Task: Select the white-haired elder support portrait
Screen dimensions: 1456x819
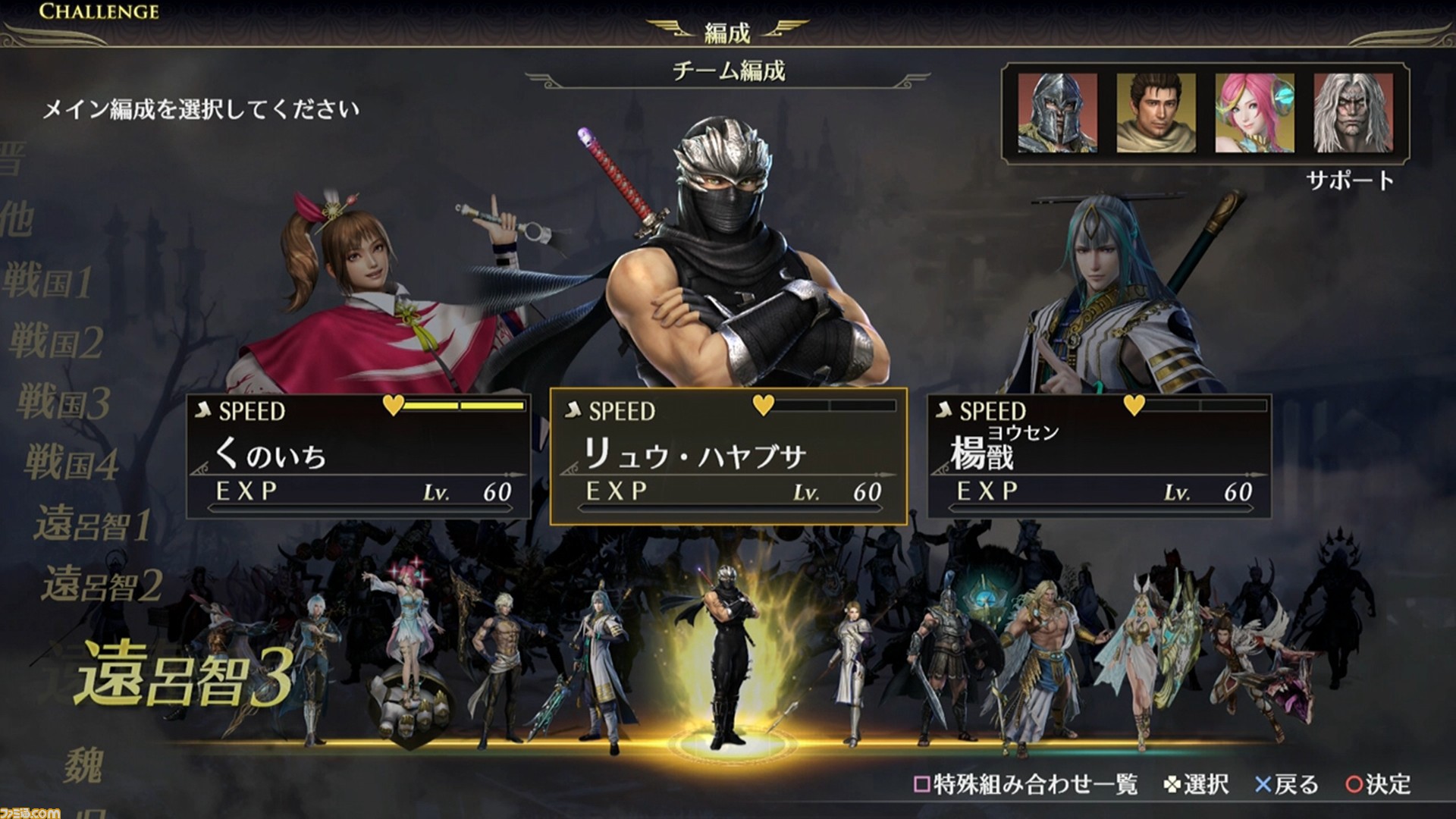Action: (x=1353, y=113)
